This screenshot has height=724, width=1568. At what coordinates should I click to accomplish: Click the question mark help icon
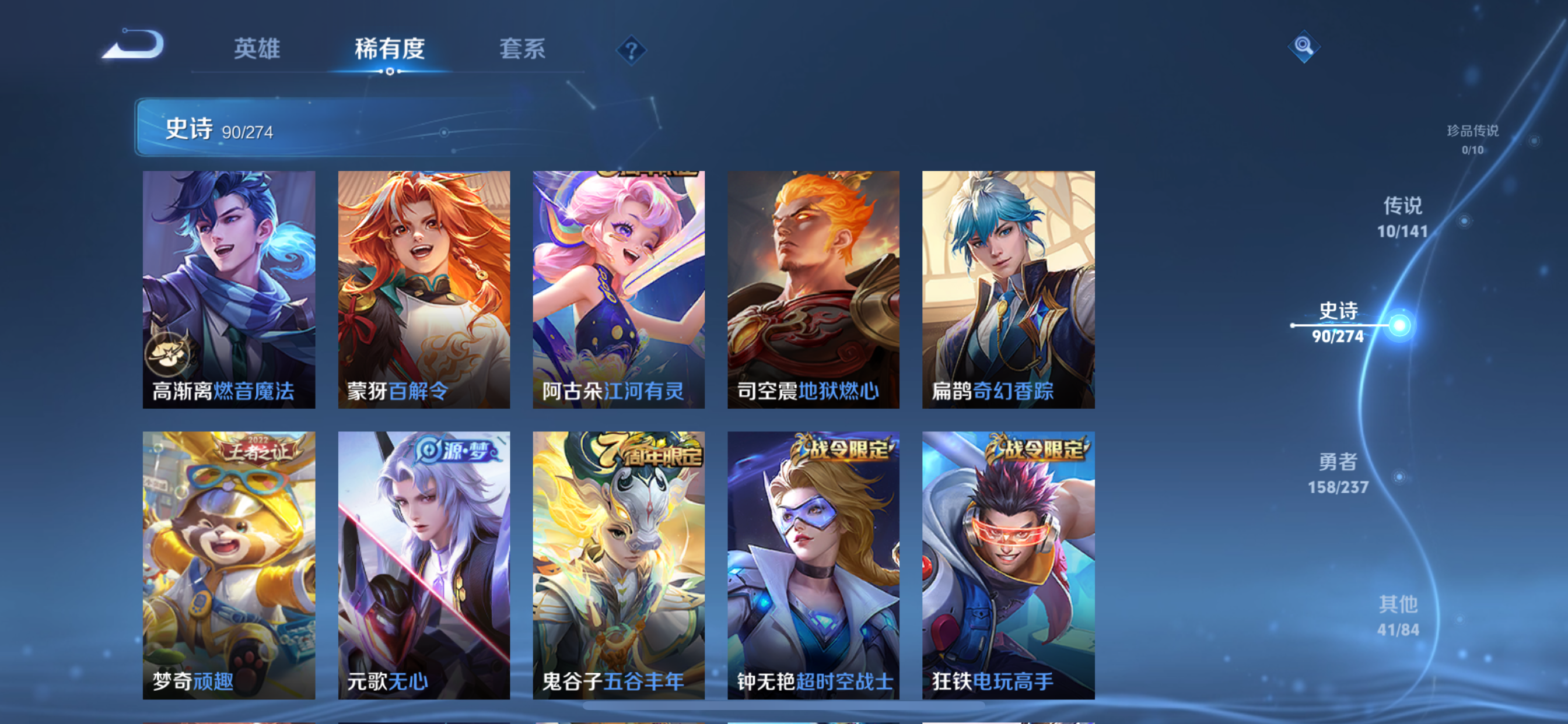click(631, 50)
